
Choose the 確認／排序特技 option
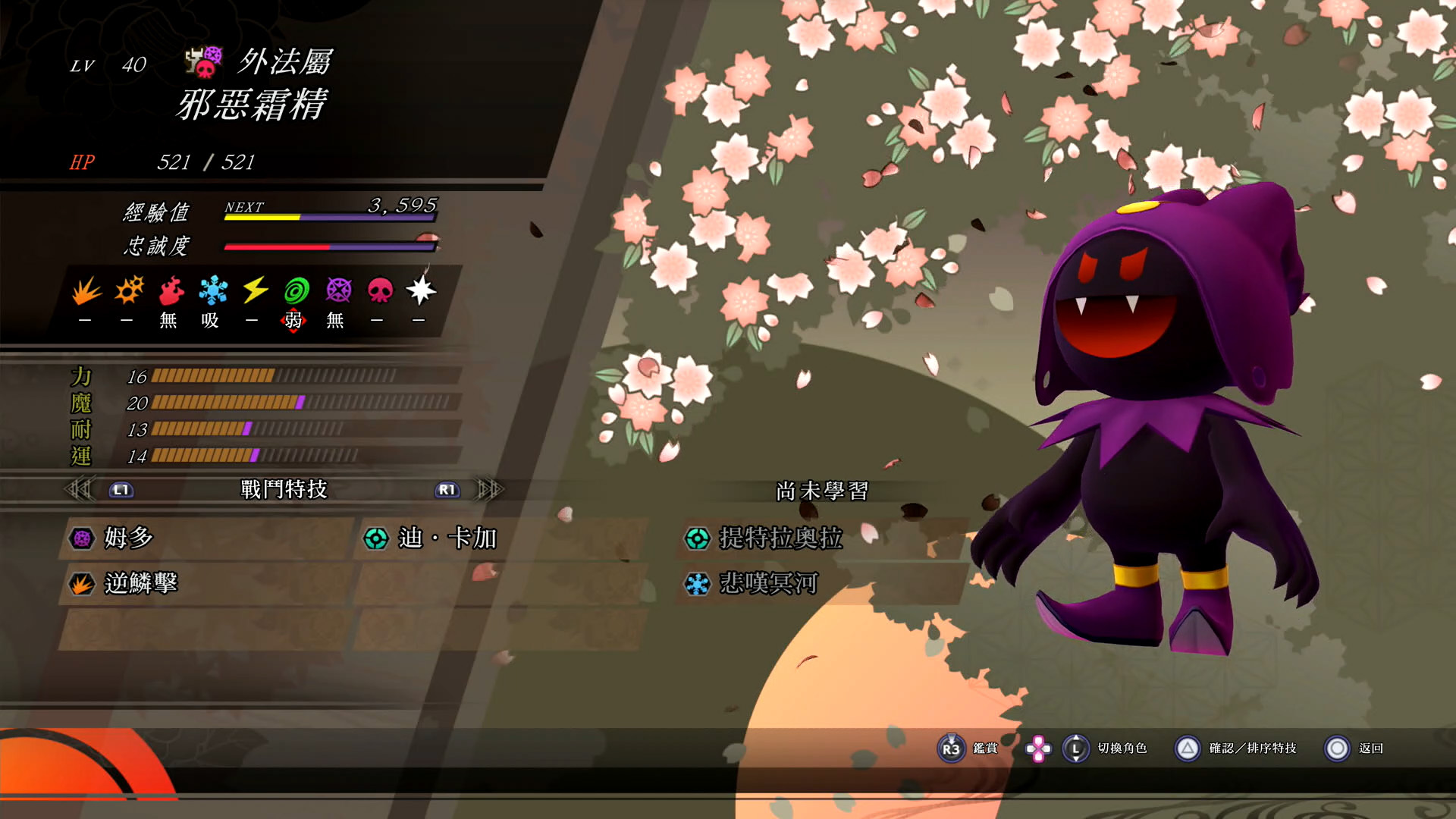pyautogui.click(x=1236, y=748)
